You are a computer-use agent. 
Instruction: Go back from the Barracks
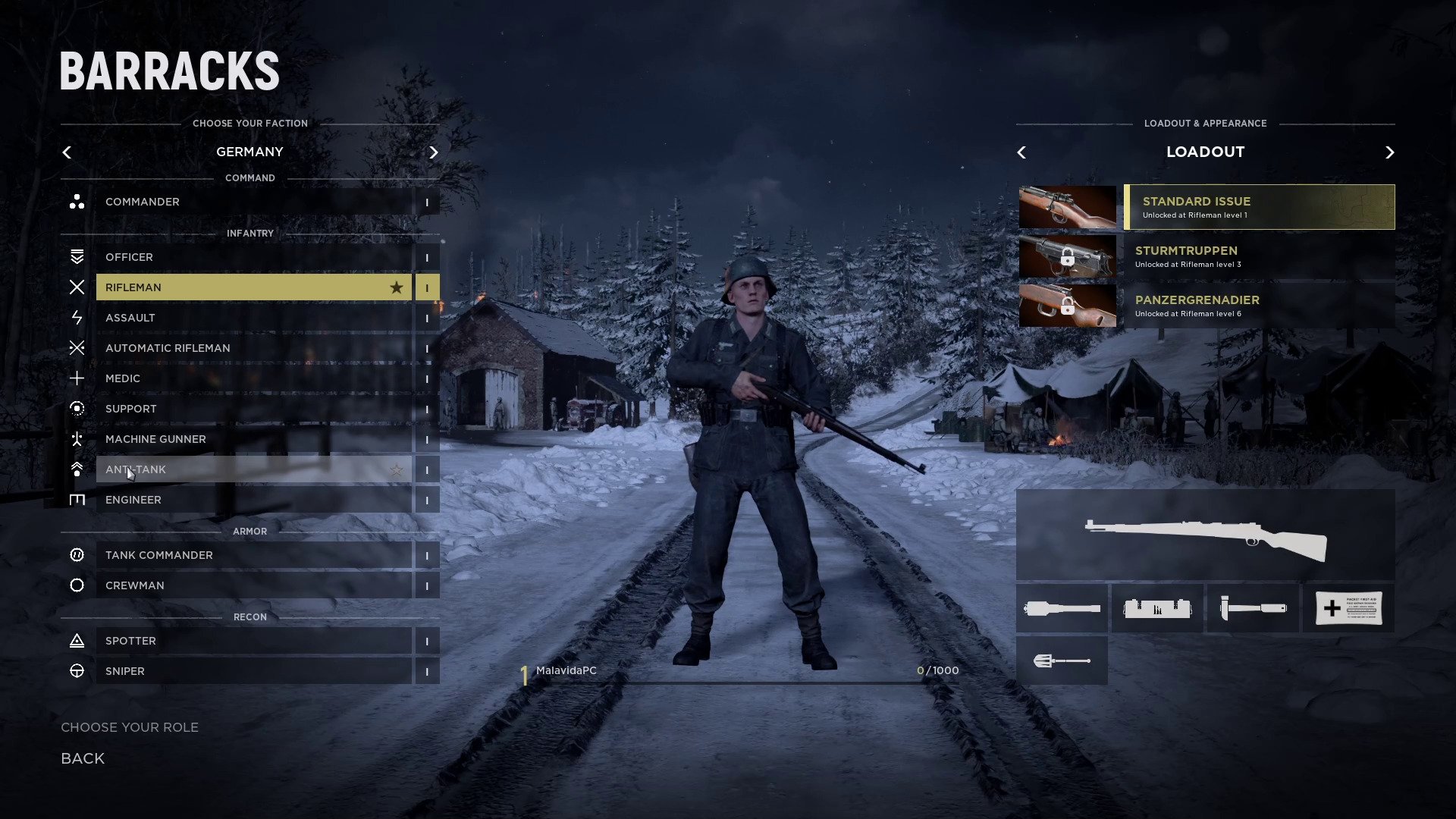point(83,758)
